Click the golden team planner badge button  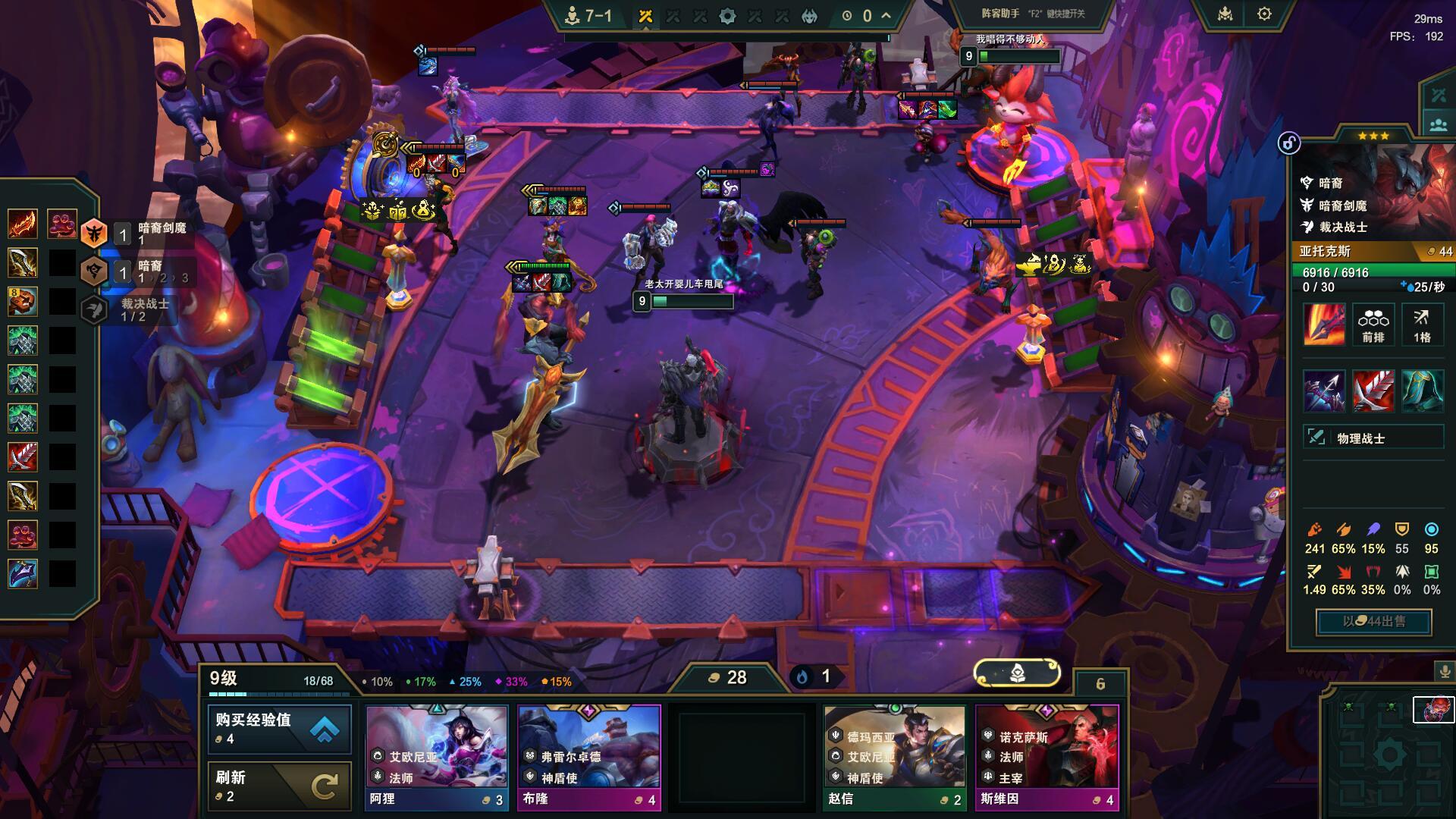pos(1017,672)
